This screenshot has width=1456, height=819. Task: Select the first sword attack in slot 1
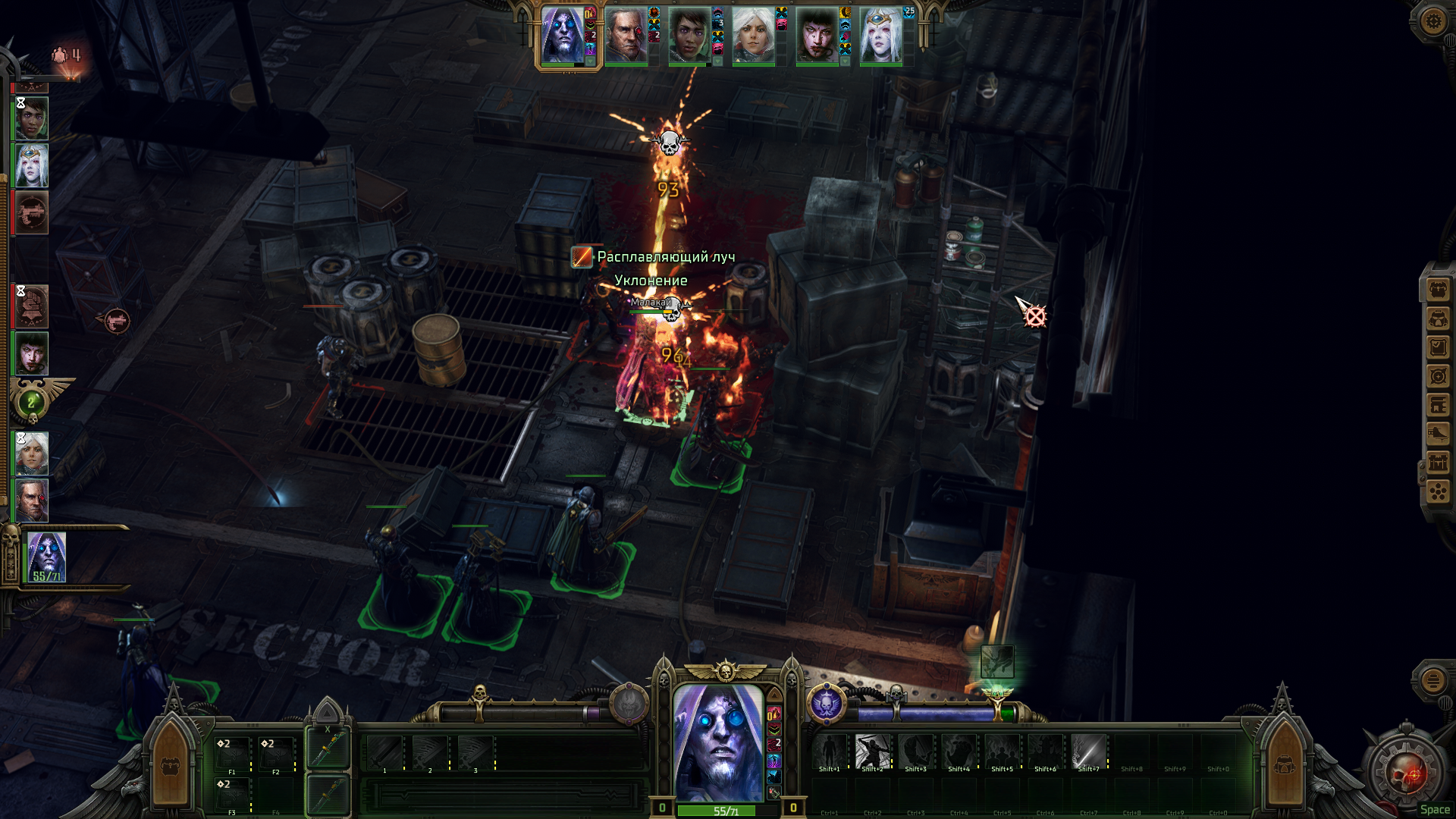pos(385,753)
